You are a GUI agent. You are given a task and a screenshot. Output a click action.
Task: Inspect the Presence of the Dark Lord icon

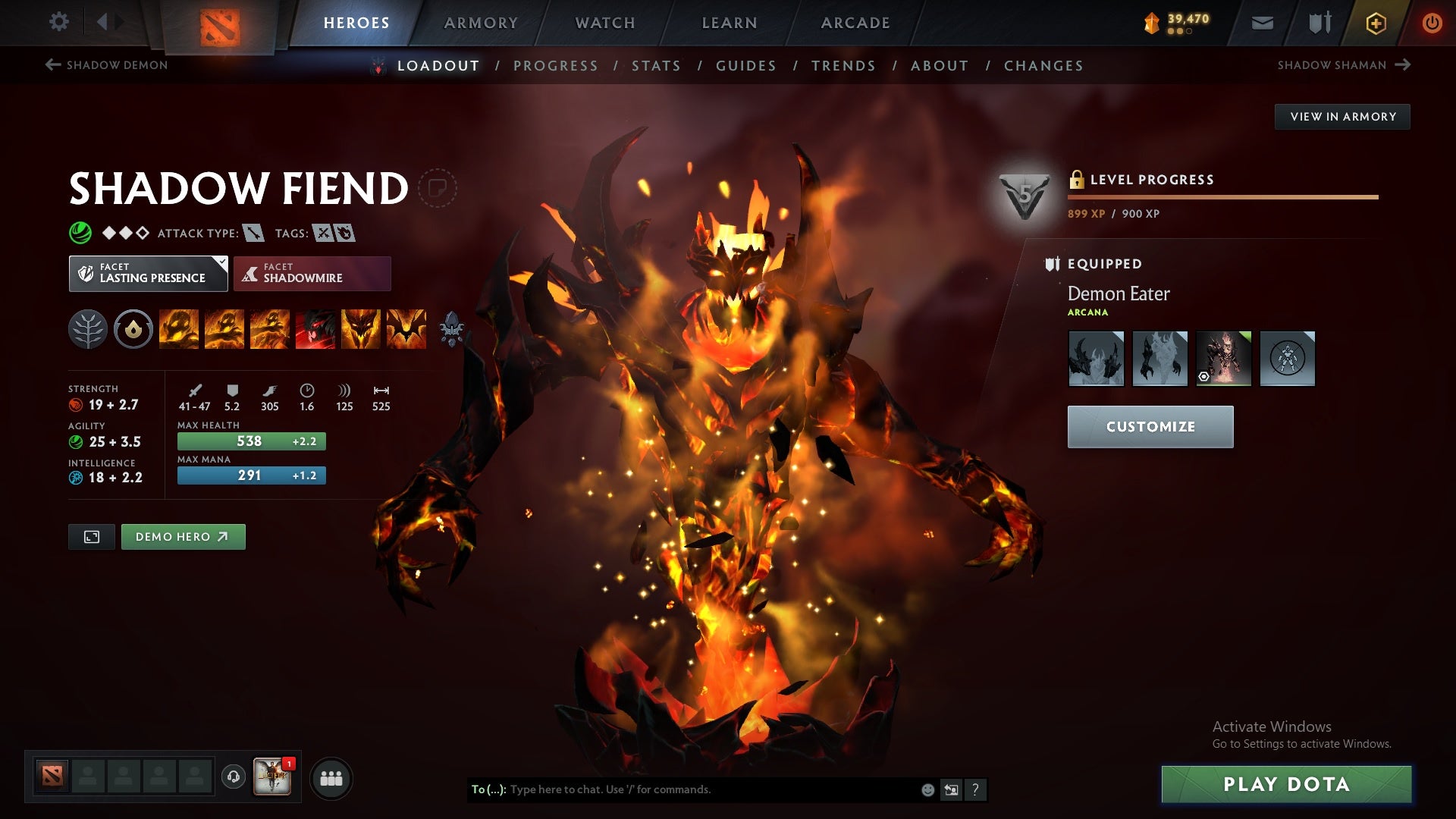[361, 329]
